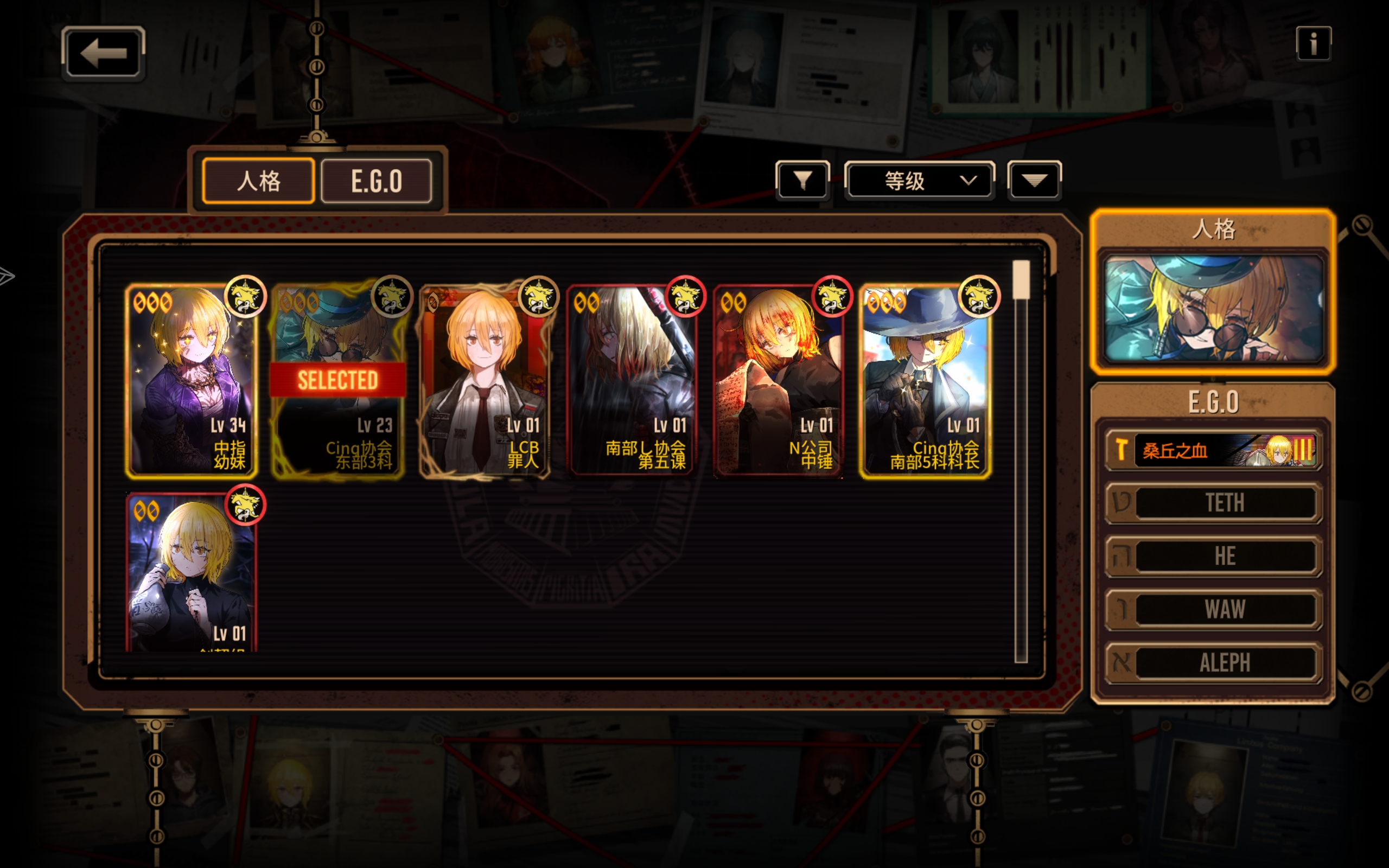The height and width of the screenshot is (868, 1389).
Task: Toggle the sort order arrow button
Action: 1034,181
